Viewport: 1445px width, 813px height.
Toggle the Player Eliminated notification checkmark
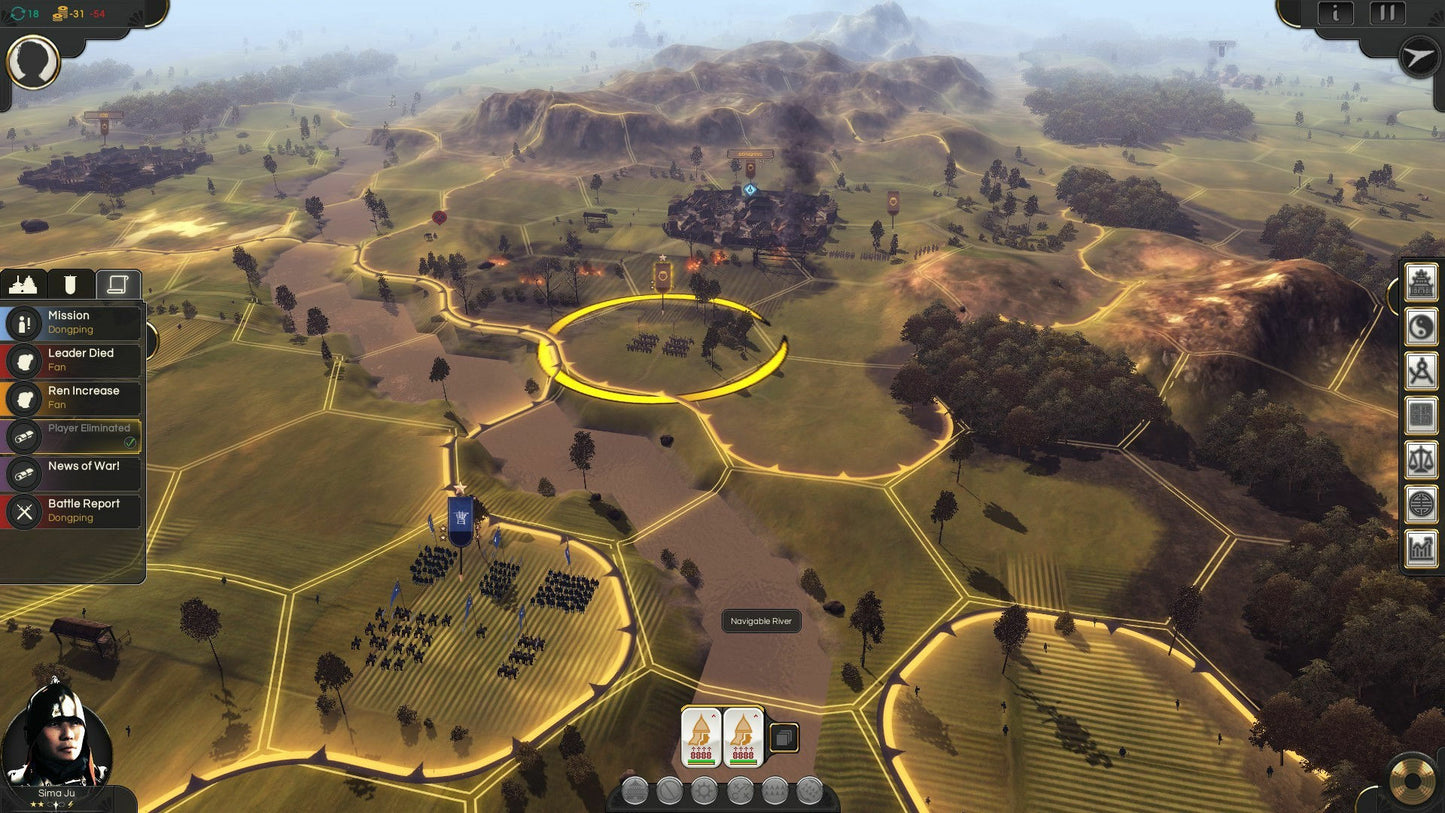(x=130, y=442)
